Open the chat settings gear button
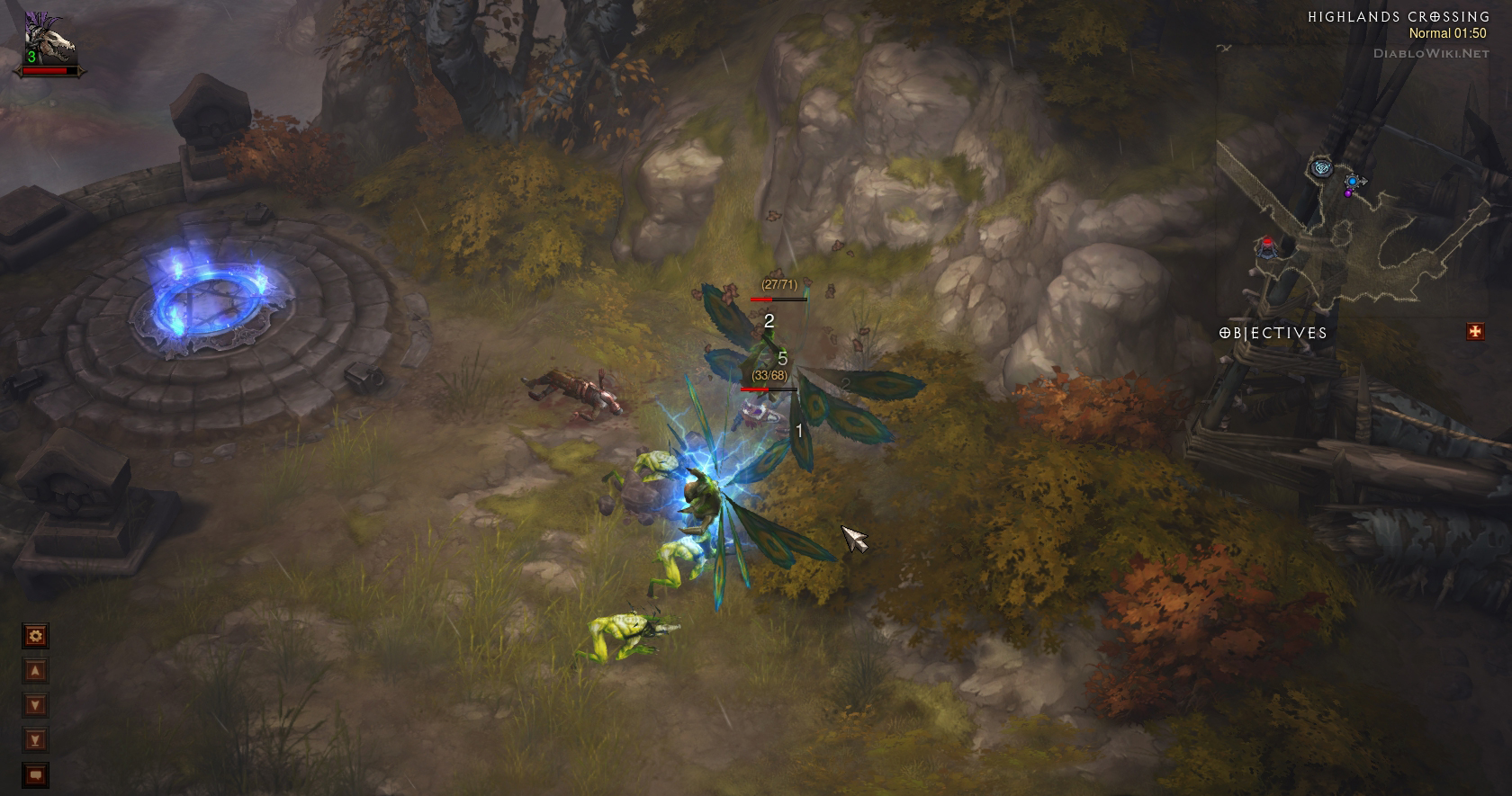1512x796 pixels. pyautogui.click(x=35, y=637)
